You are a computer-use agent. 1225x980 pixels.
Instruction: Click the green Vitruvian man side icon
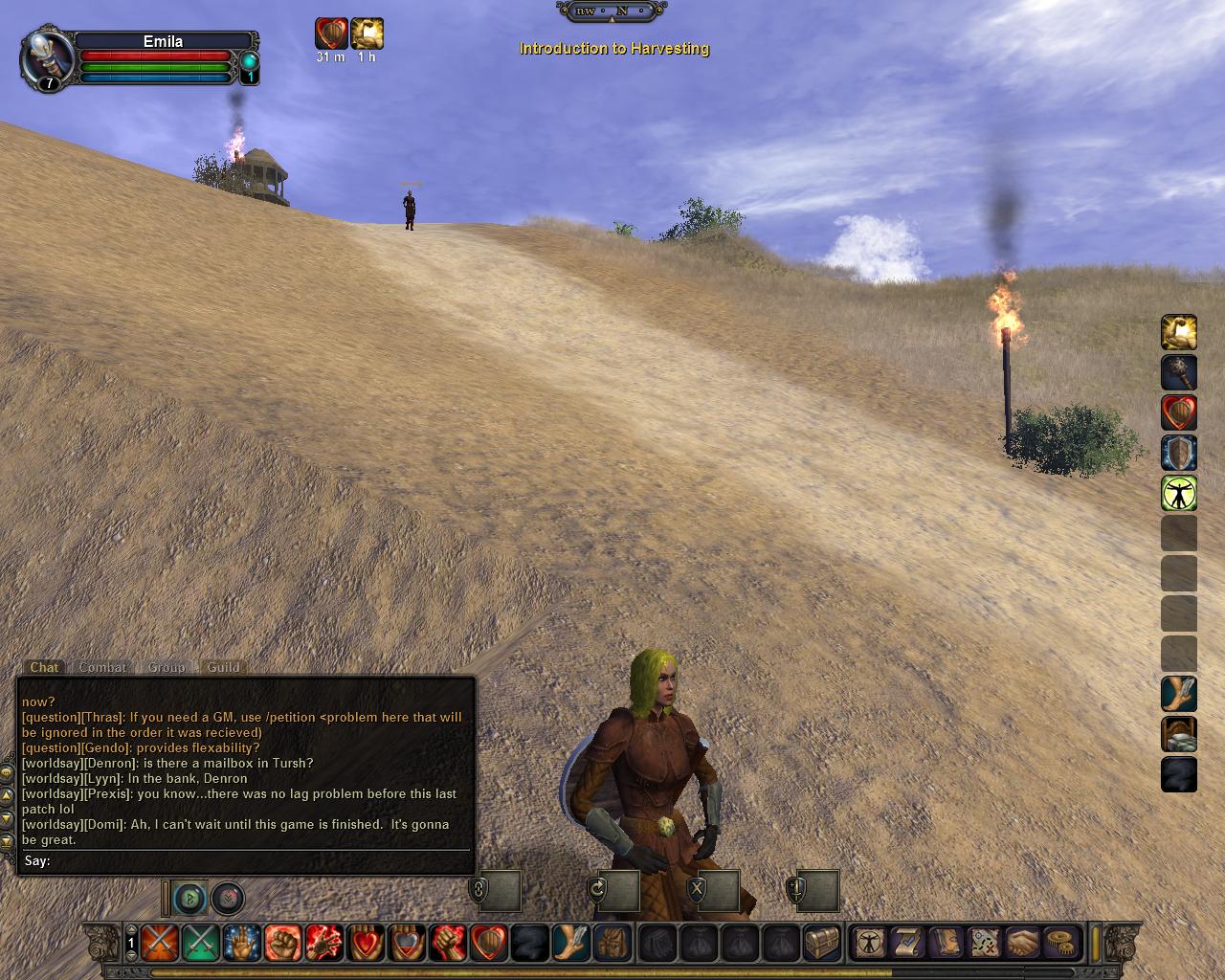[x=1179, y=493]
